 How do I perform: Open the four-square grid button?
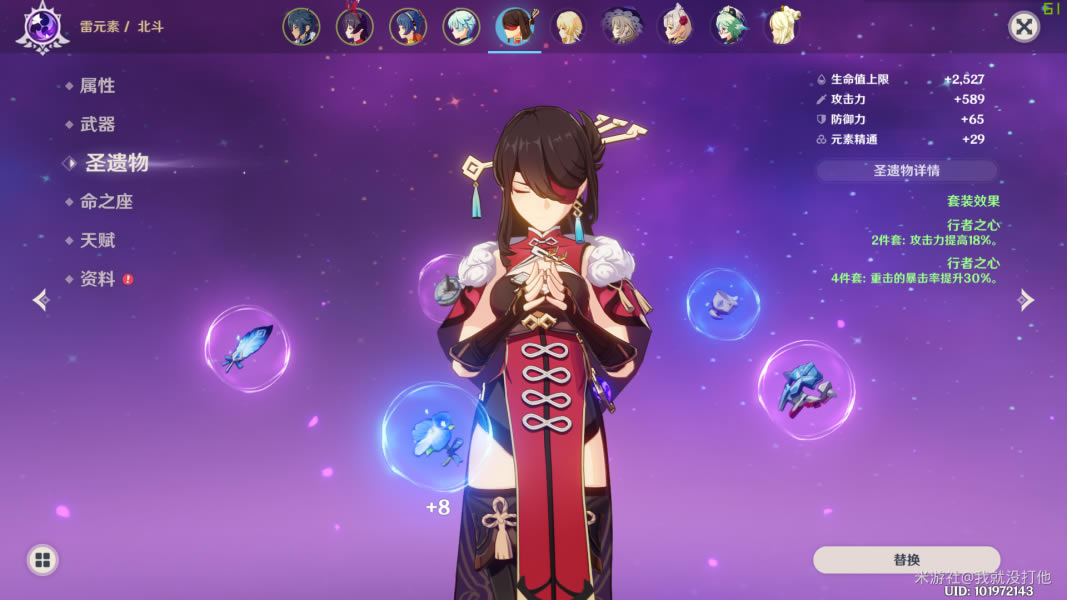tap(42, 560)
